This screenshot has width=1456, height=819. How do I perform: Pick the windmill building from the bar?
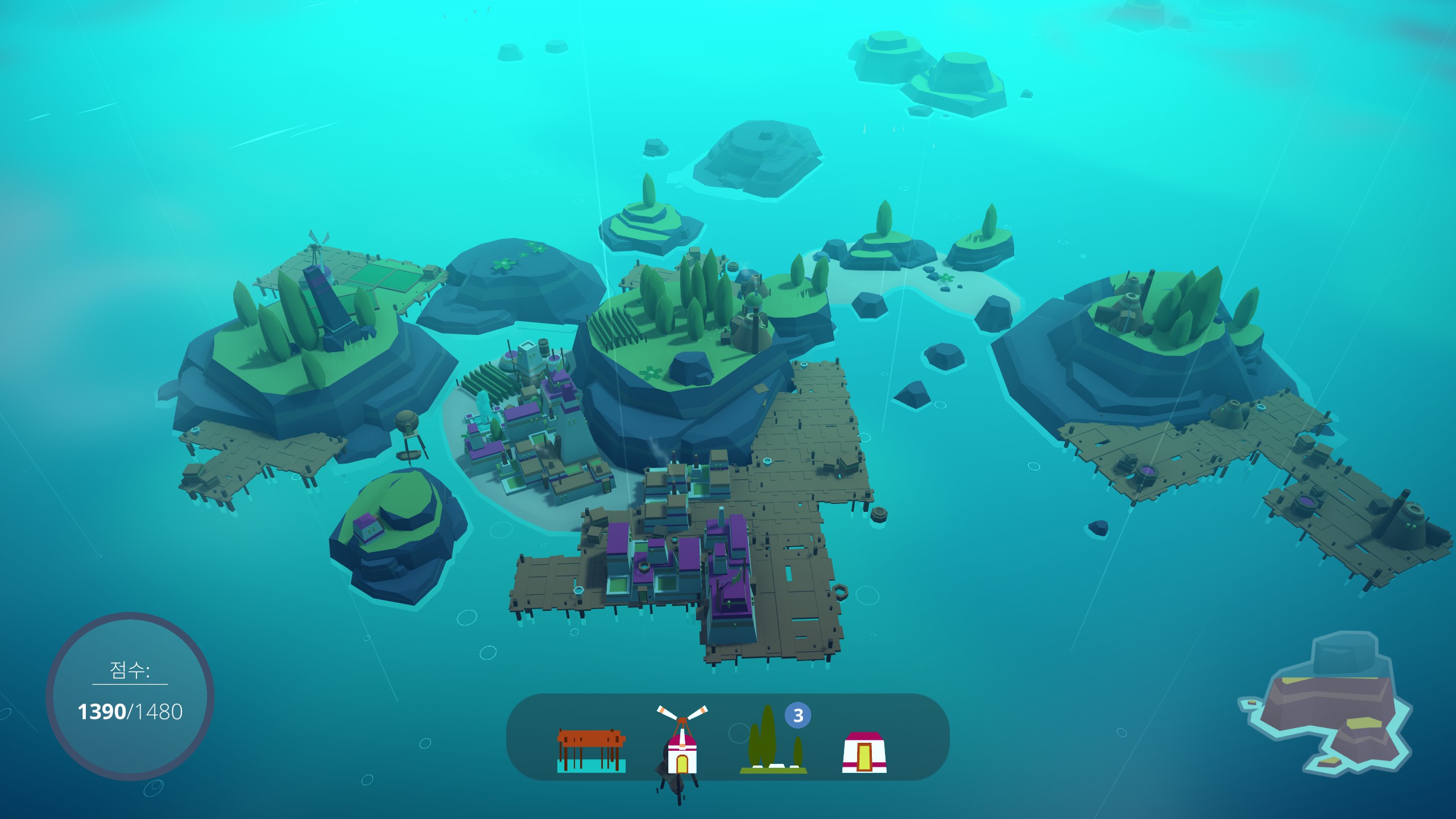coord(682,742)
